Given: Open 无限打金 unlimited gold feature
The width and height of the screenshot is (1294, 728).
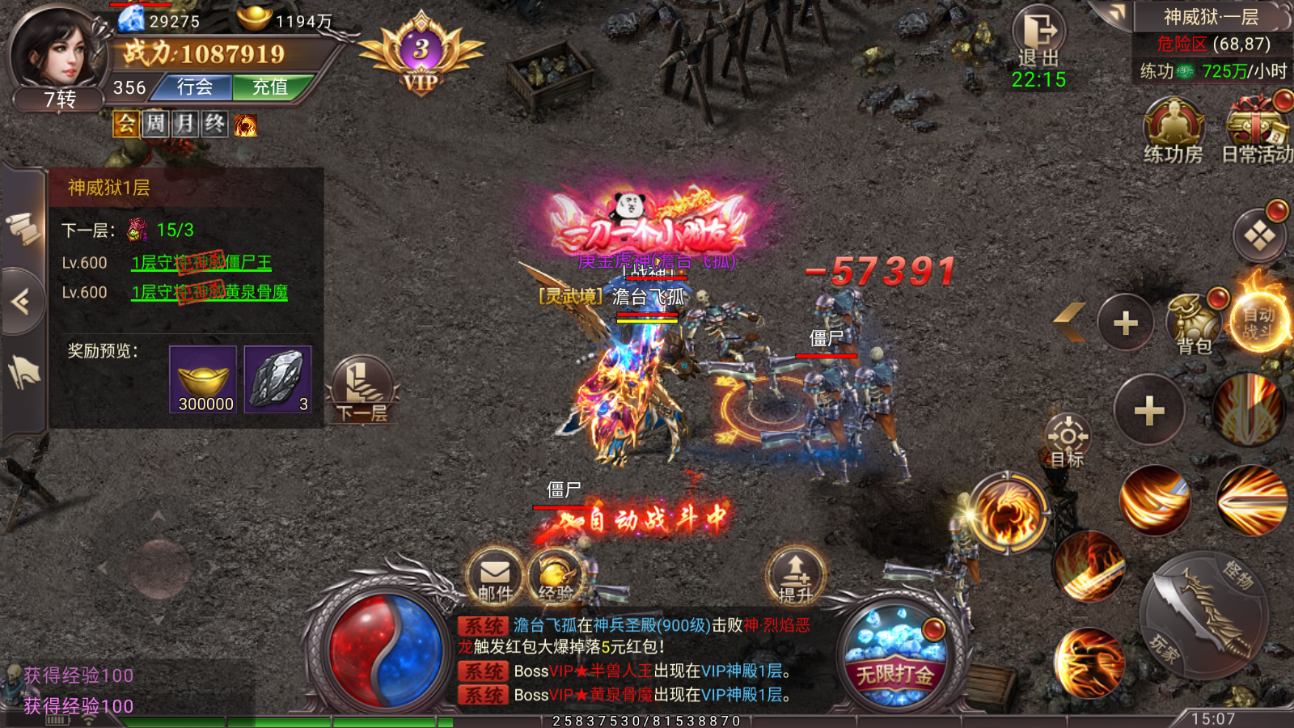Looking at the screenshot, I should point(894,650).
